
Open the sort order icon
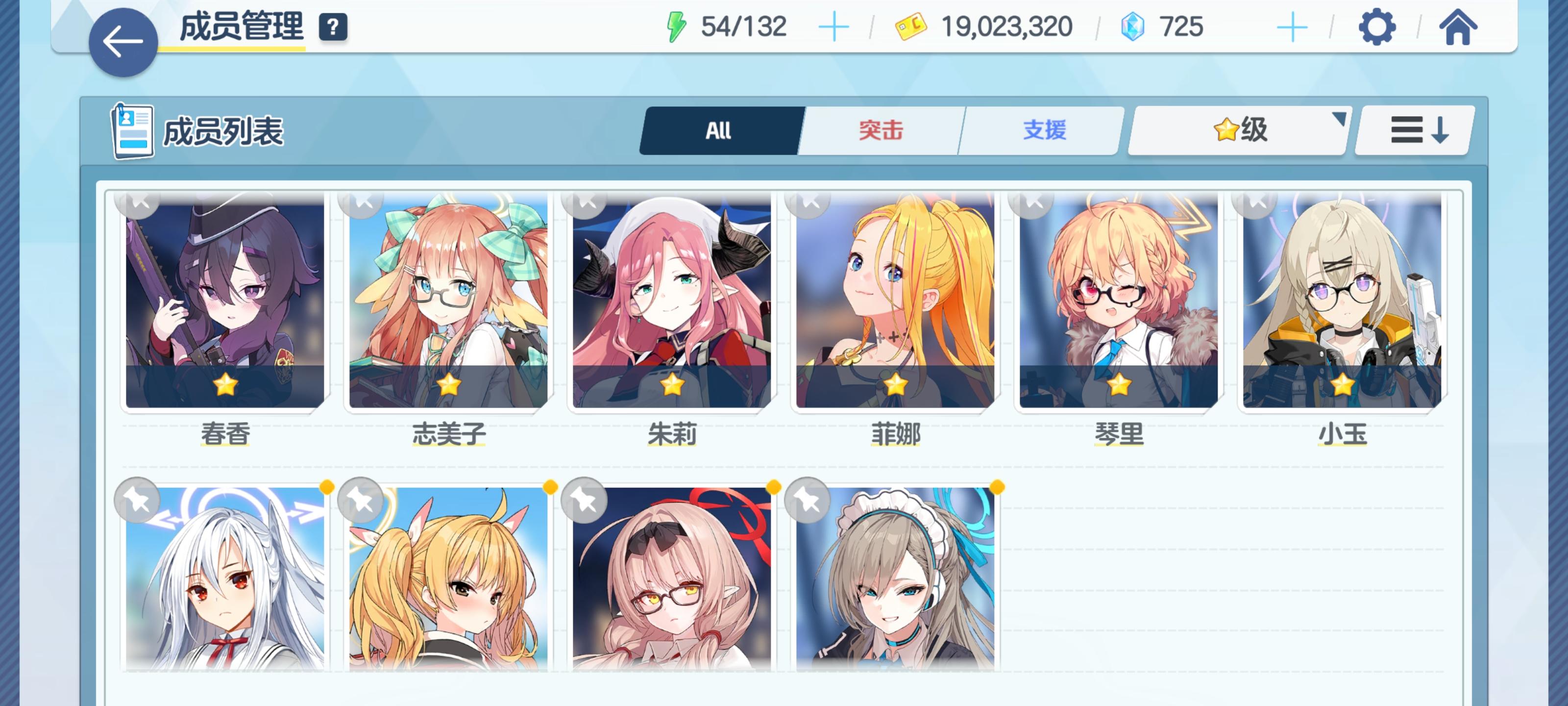point(1412,131)
